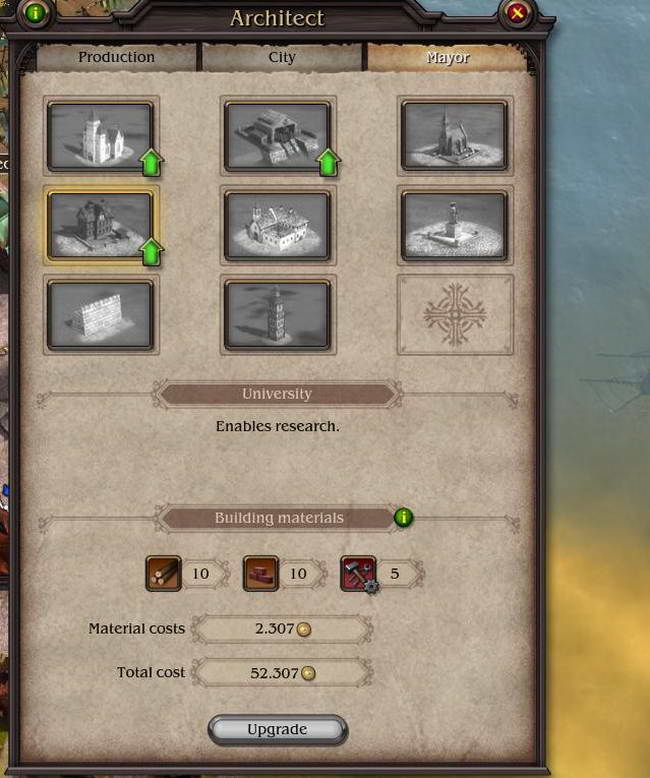Click the Upgrade button

[x=277, y=729]
